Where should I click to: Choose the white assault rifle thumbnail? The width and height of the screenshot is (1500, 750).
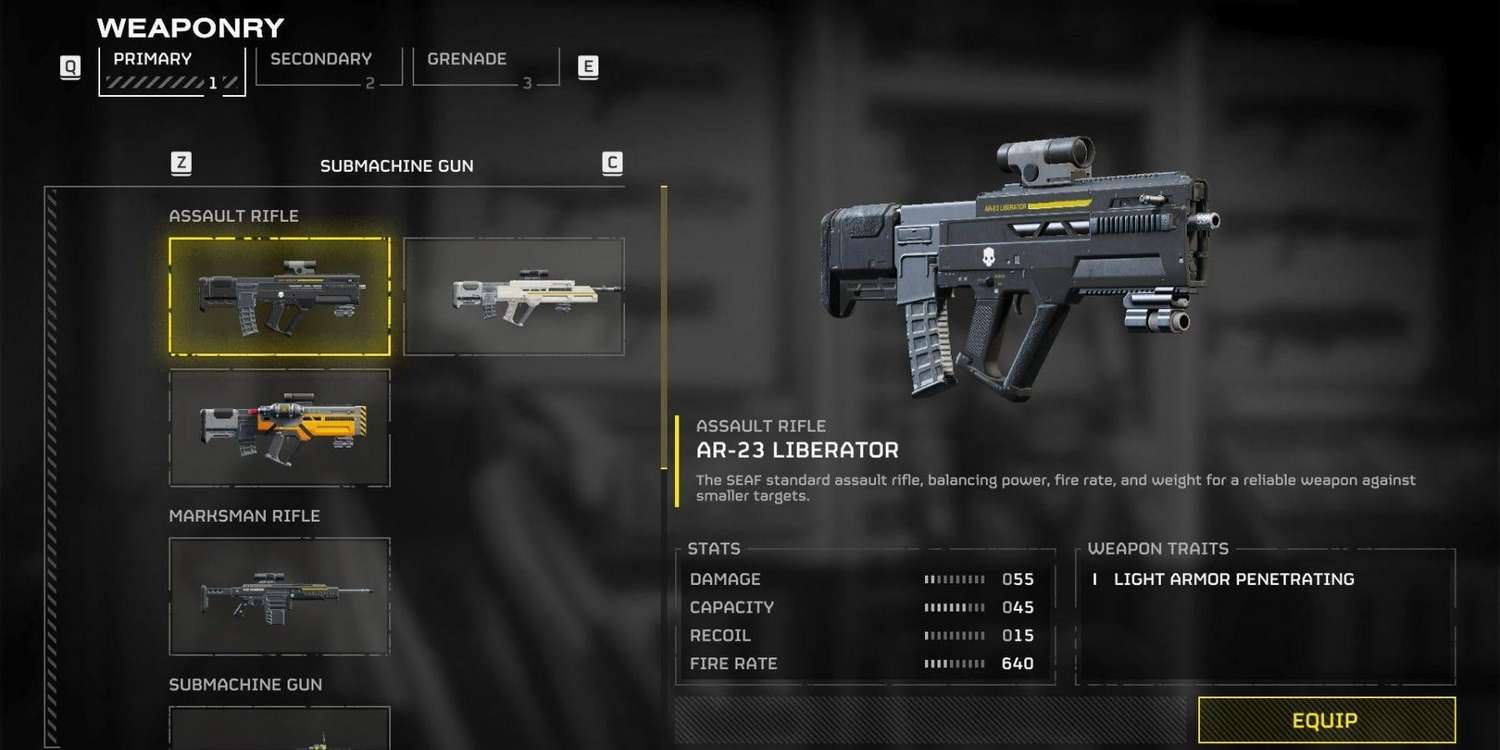click(x=514, y=296)
